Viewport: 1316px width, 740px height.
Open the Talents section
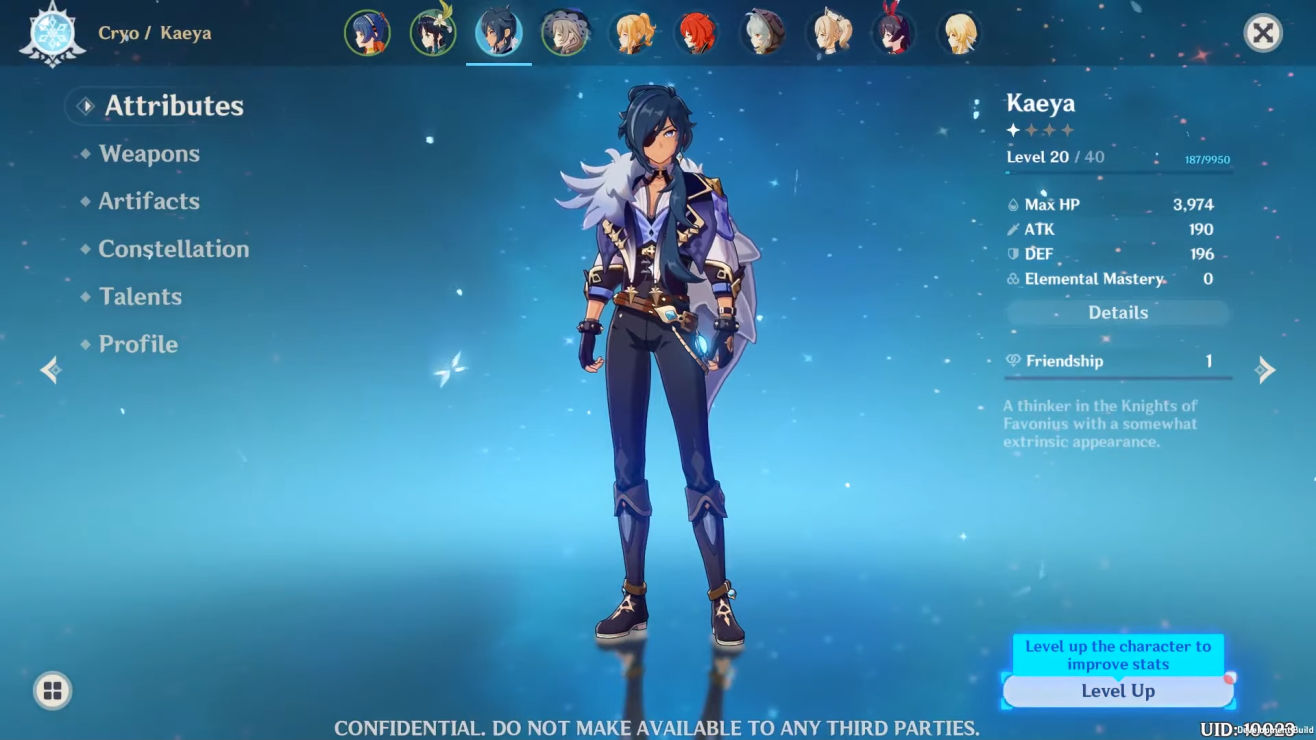point(139,296)
